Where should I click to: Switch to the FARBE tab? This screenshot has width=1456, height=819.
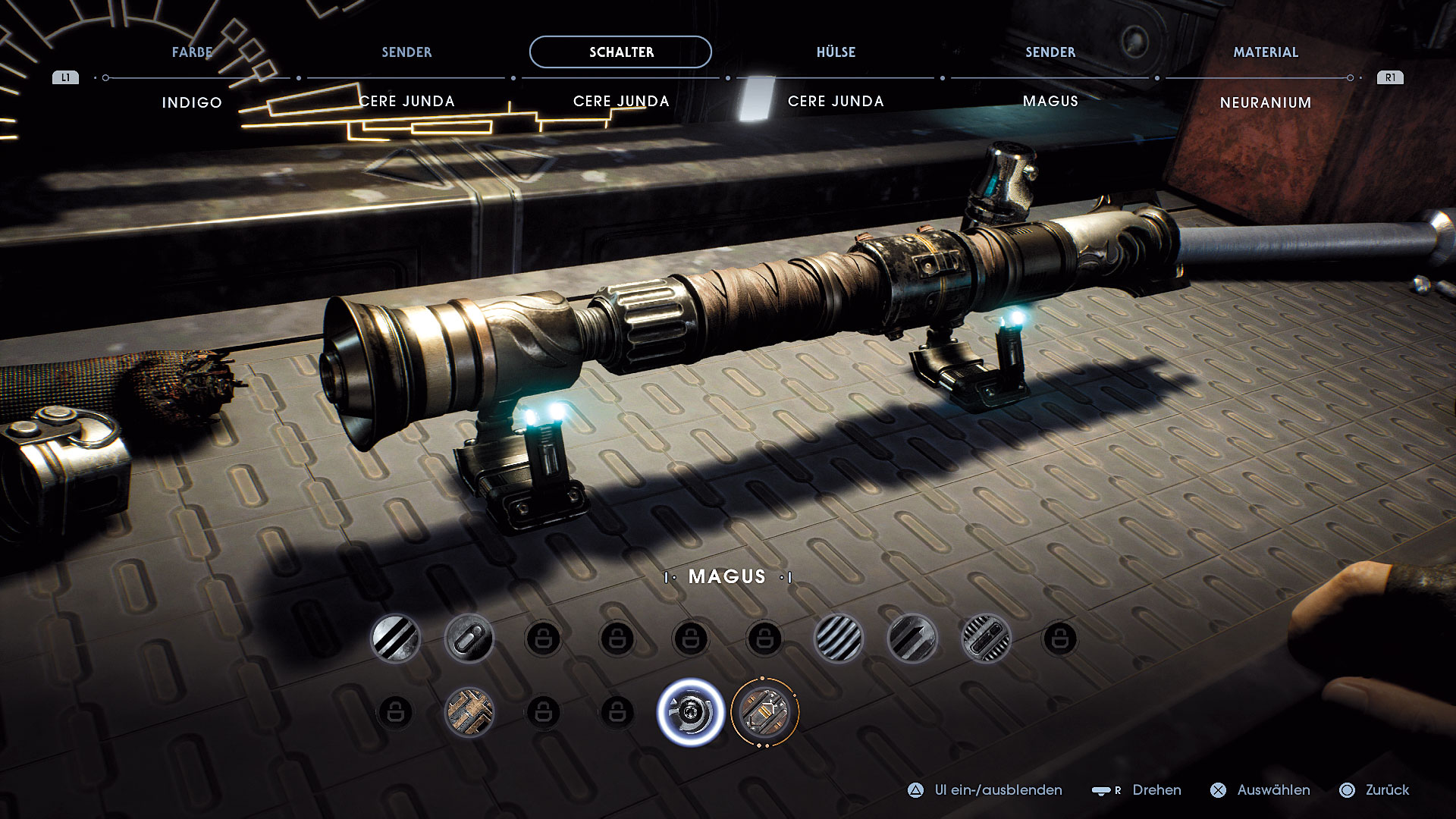192,52
